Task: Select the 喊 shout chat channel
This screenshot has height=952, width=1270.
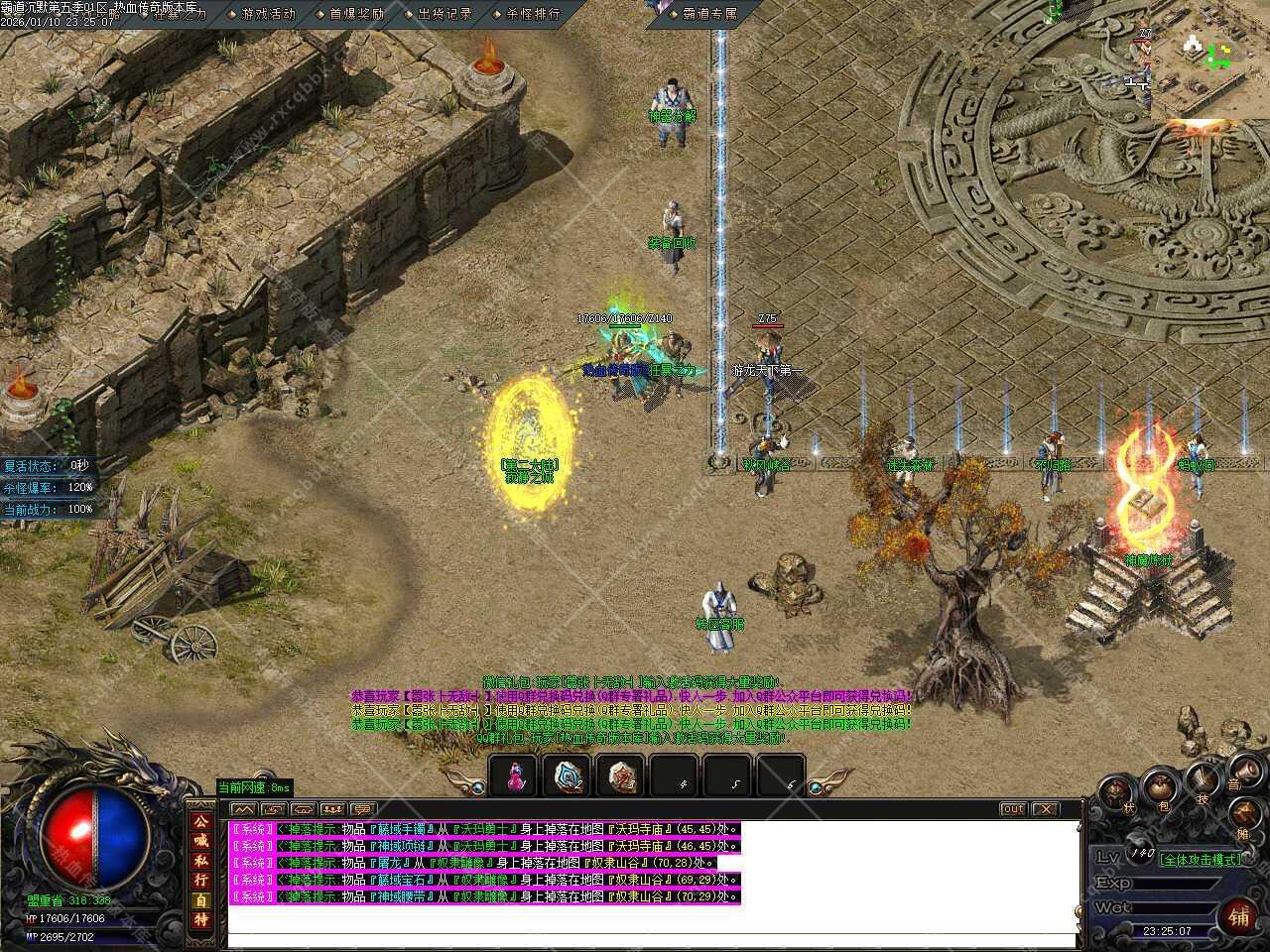Action: click(201, 841)
